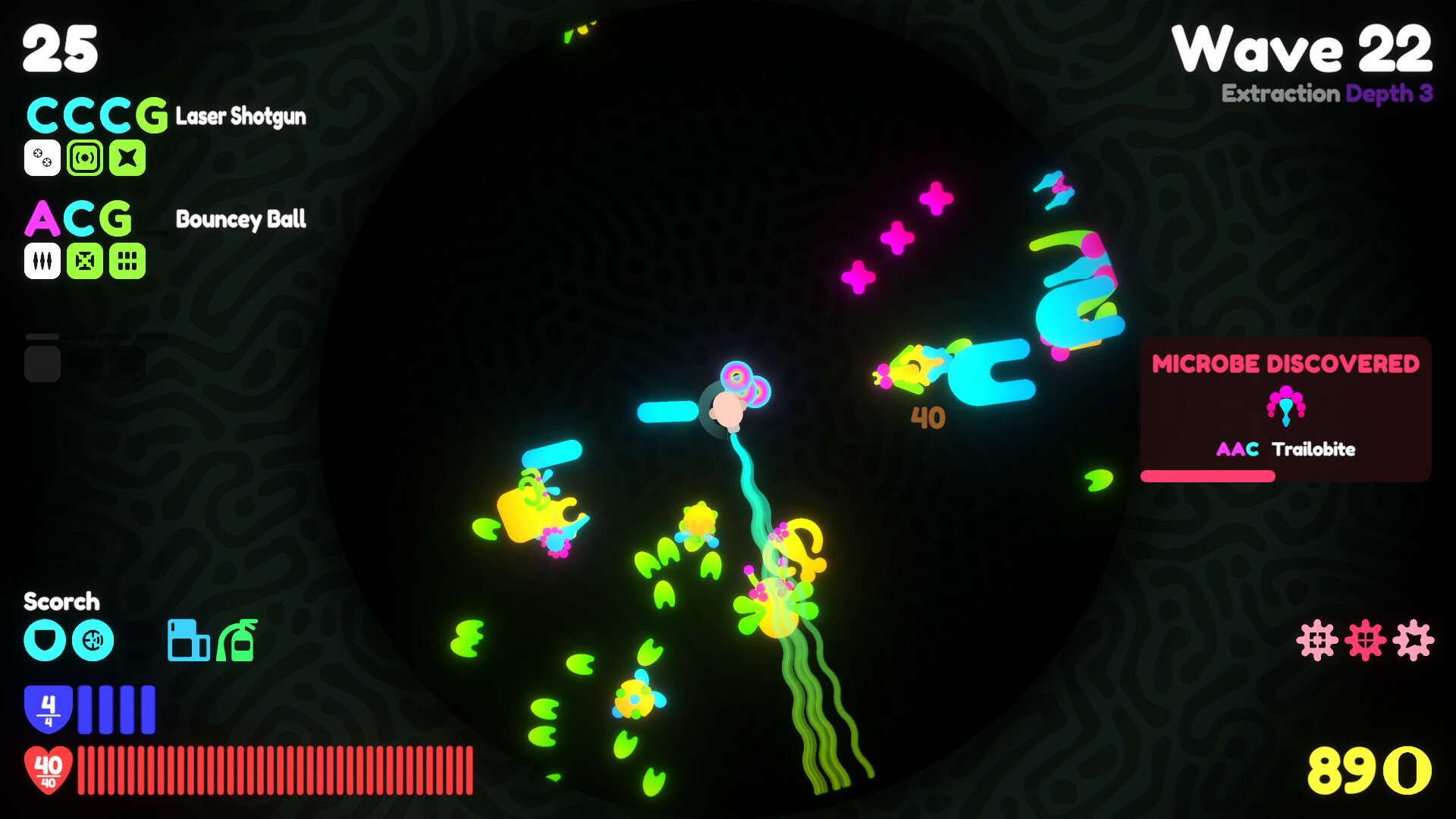This screenshot has height=819, width=1456.
Task: Click the empty equipment slot below Bouncey Ball
Action: coord(43,362)
